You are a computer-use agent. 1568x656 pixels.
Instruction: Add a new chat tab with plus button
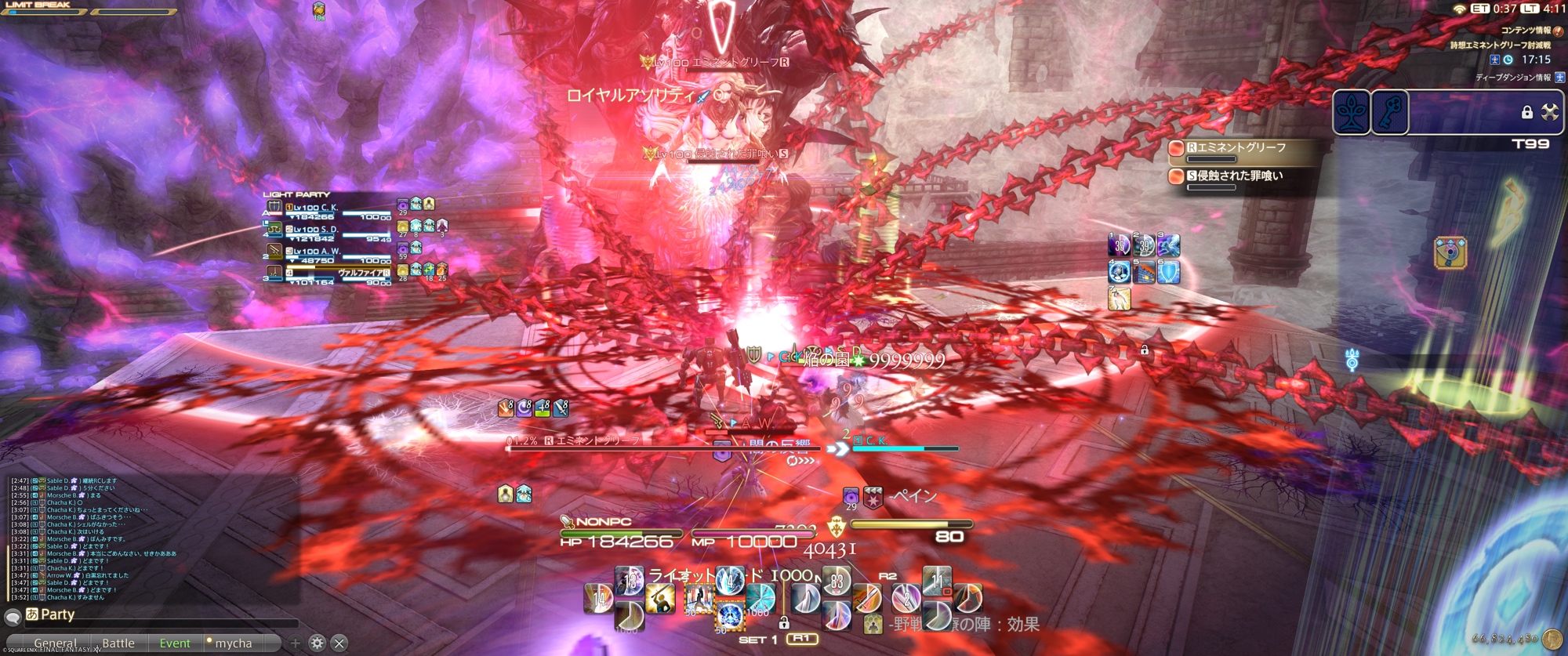point(295,643)
